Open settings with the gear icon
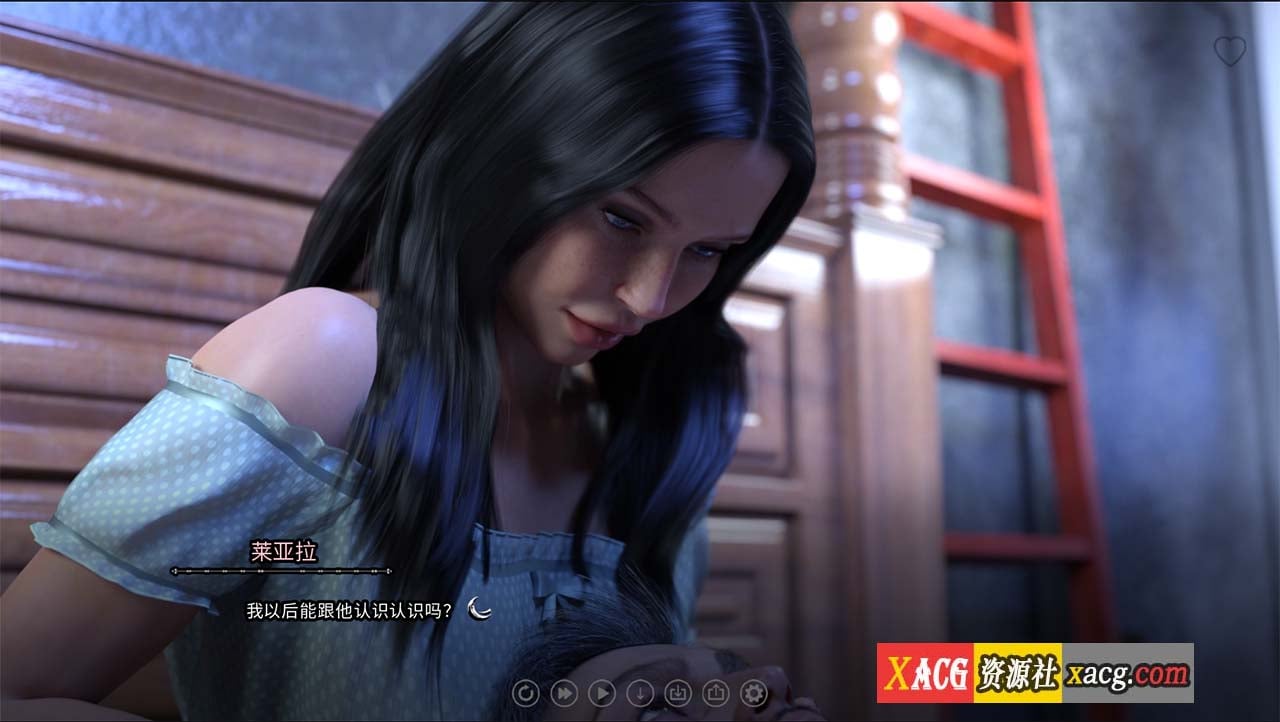Image resolution: width=1280 pixels, height=722 pixels. pyautogui.click(x=754, y=692)
